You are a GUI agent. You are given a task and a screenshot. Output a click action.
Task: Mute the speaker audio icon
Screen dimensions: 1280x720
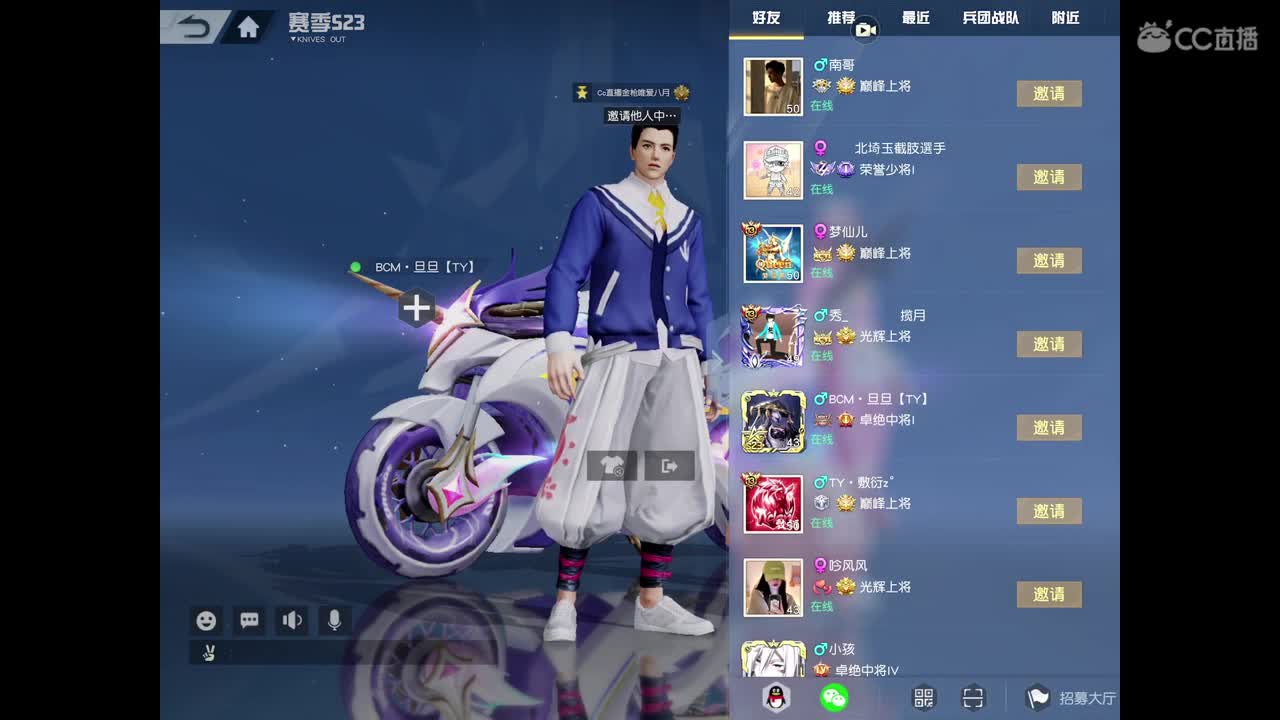[291, 621]
